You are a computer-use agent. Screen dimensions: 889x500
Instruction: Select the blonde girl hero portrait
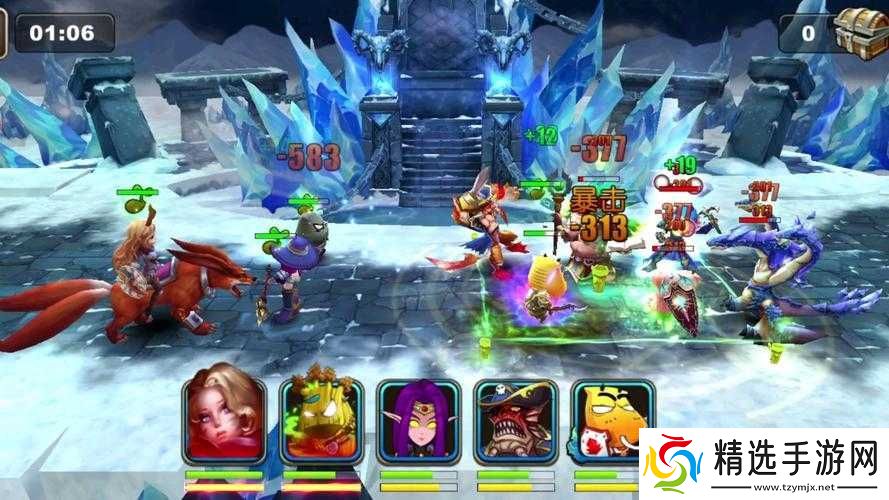(x=223, y=421)
